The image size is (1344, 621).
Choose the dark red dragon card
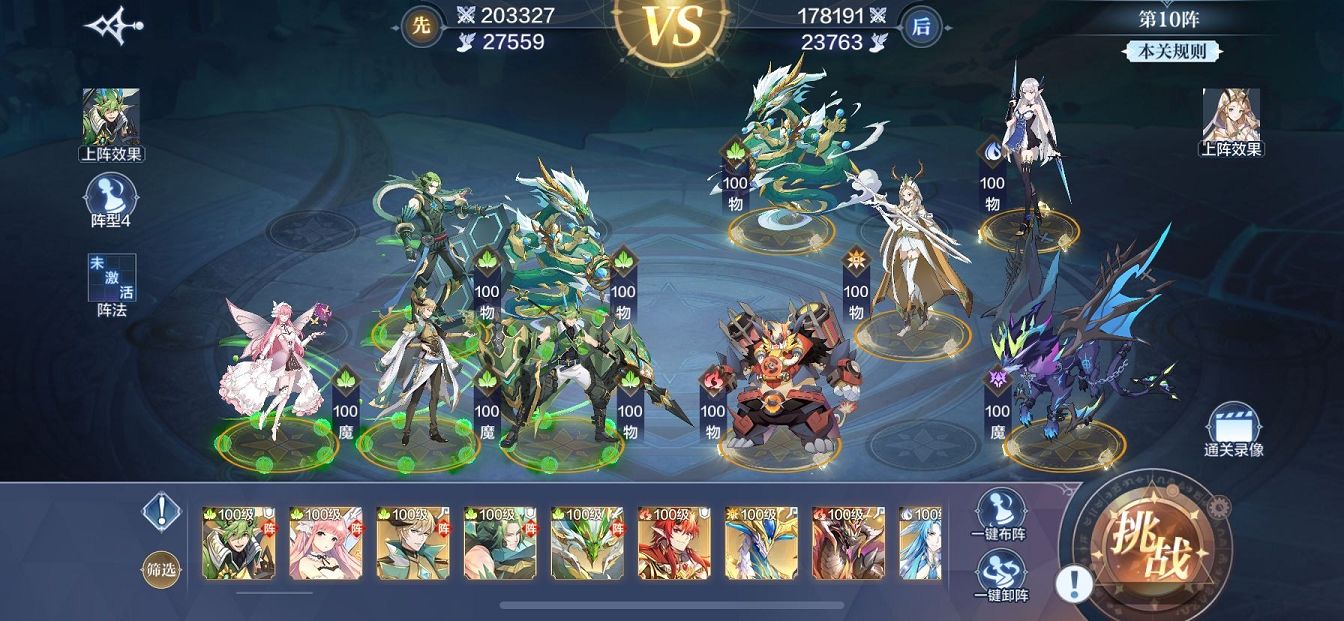click(x=847, y=543)
